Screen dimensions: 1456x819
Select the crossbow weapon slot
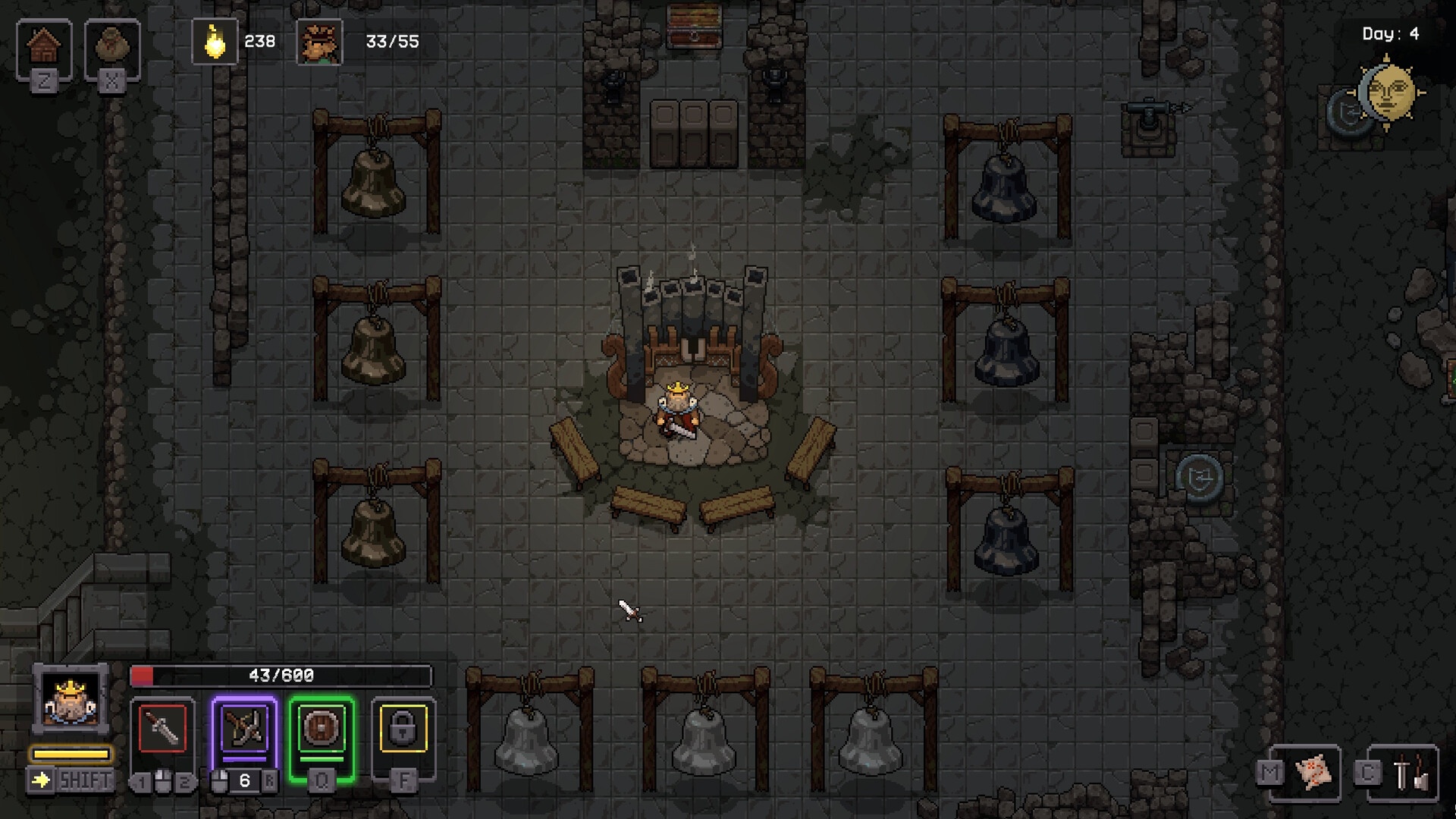point(244,730)
